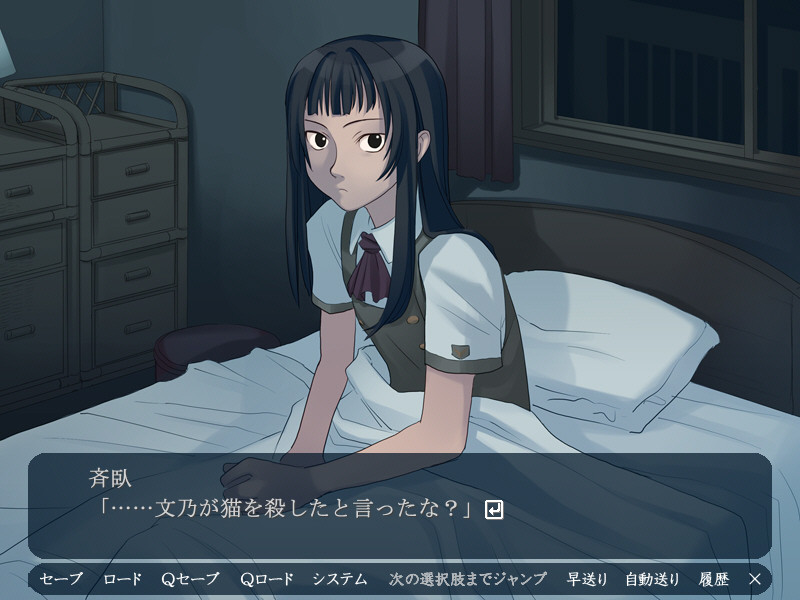The width and height of the screenshot is (800, 600).
Task: Activate 早送り fast-forward
Action: [587, 579]
